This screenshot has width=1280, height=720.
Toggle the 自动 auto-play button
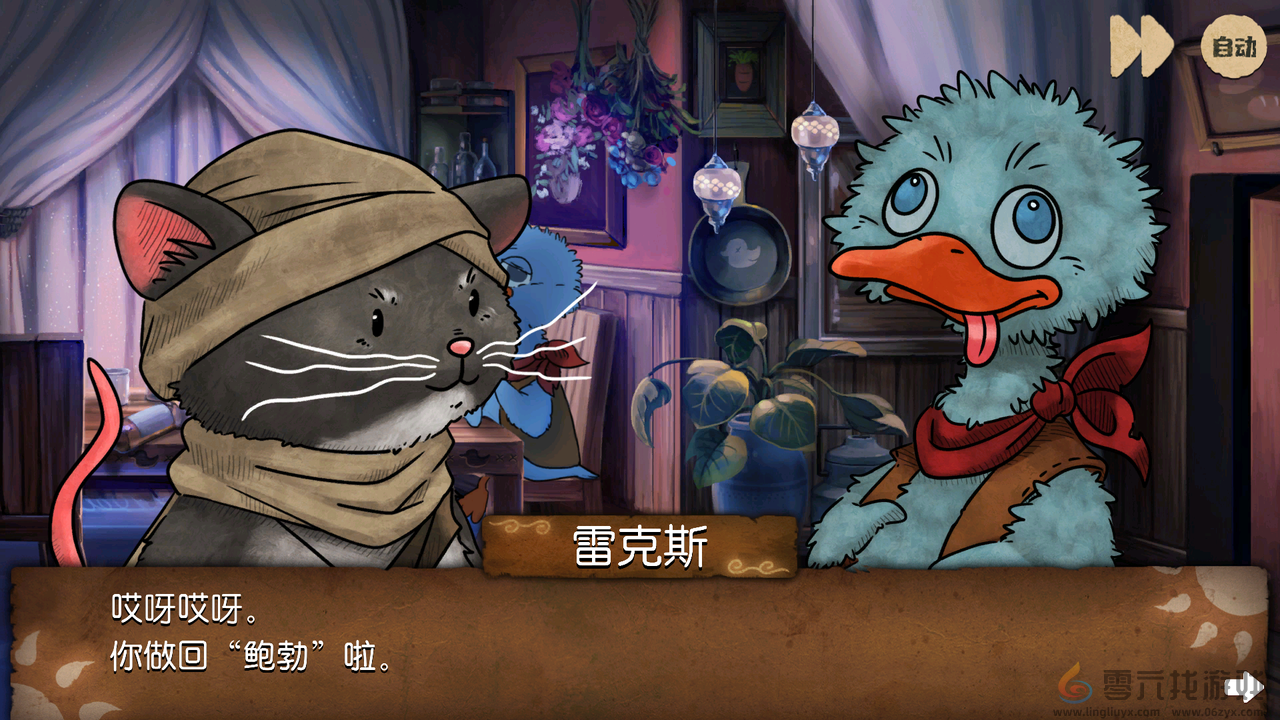tap(1233, 46)
